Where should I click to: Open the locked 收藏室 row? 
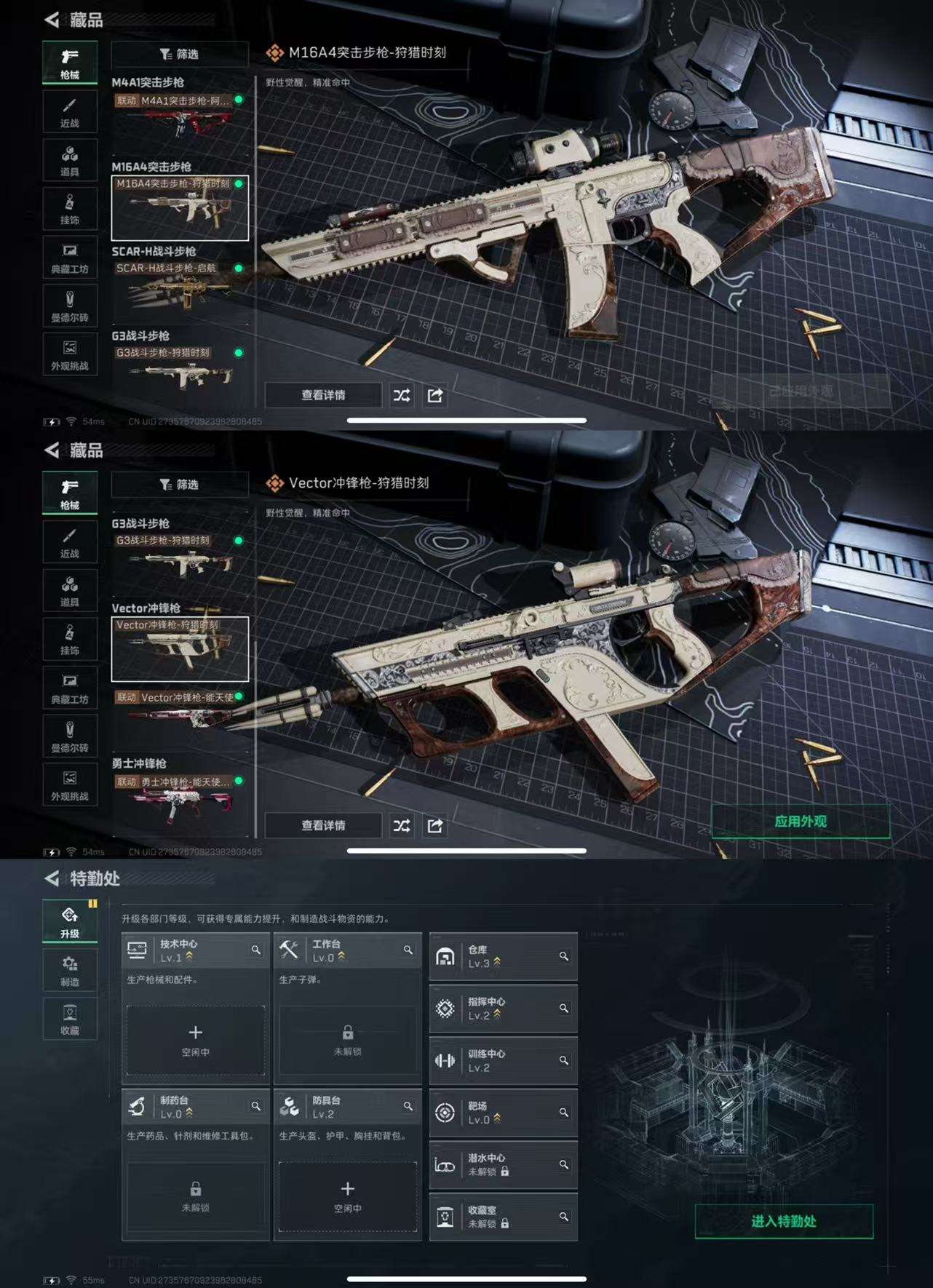click(x=503, y=1217)
